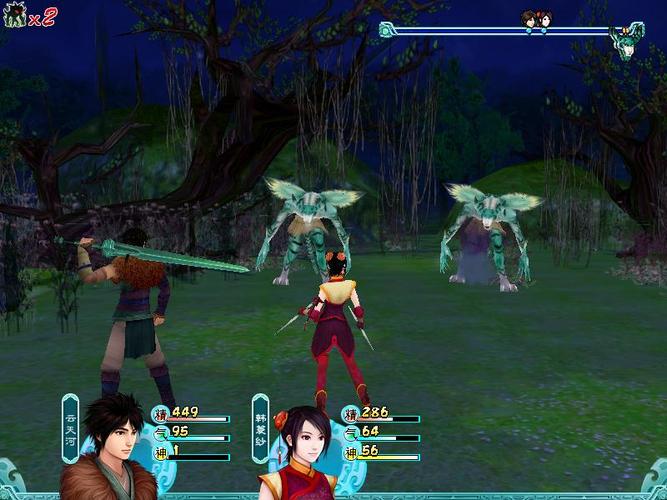Click the bun-haired heroine head on turn bar
Image resolution: width=667 pixels, height=500 pixels.
coord(546,19)
